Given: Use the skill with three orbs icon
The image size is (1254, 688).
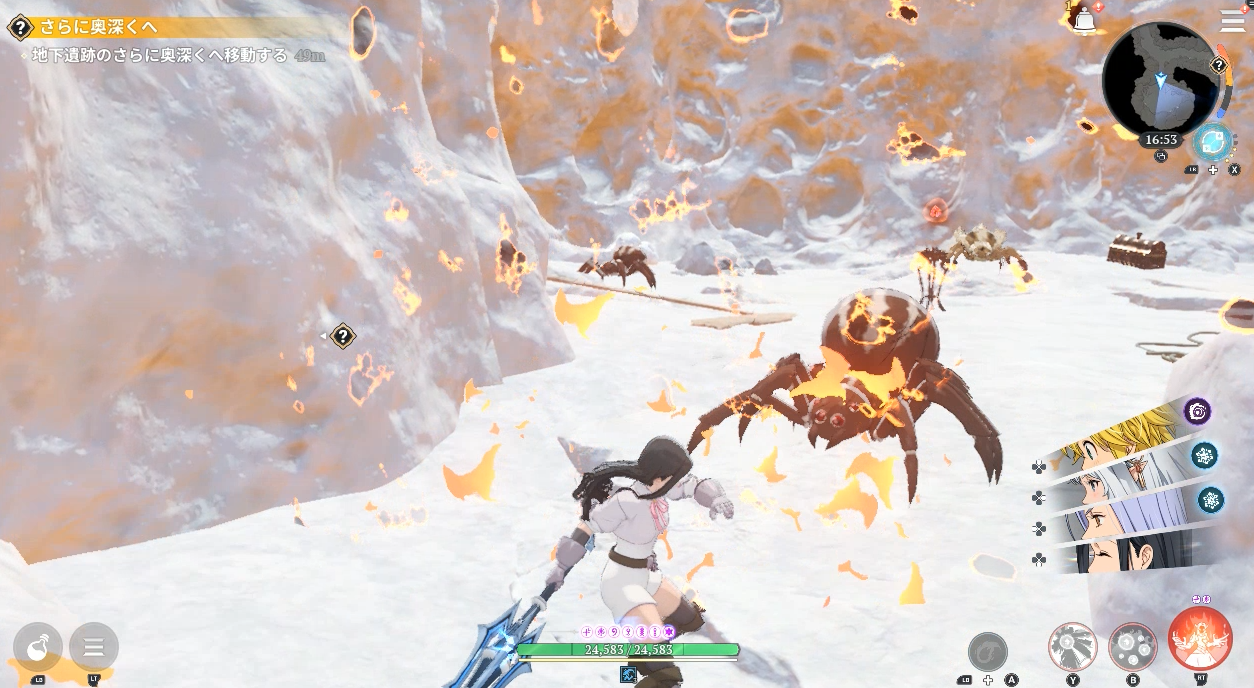Looking at the screenshot, I should click(x=1133, y=646).
